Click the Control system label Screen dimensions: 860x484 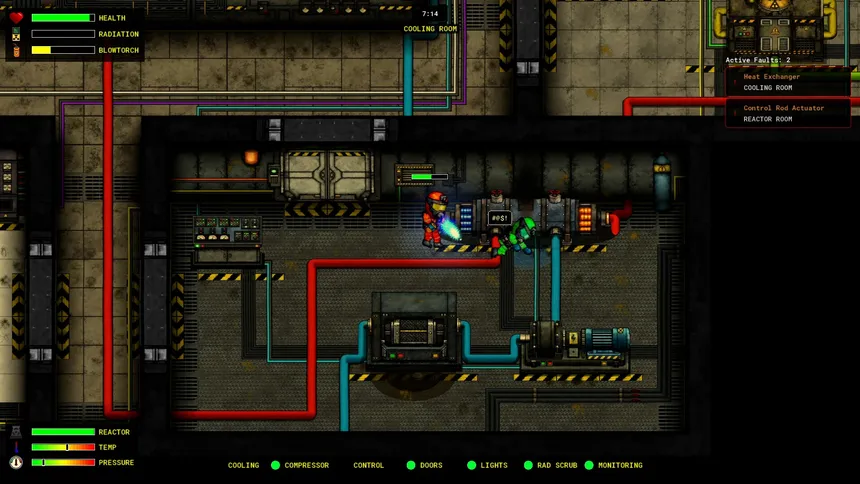point(368,465)
